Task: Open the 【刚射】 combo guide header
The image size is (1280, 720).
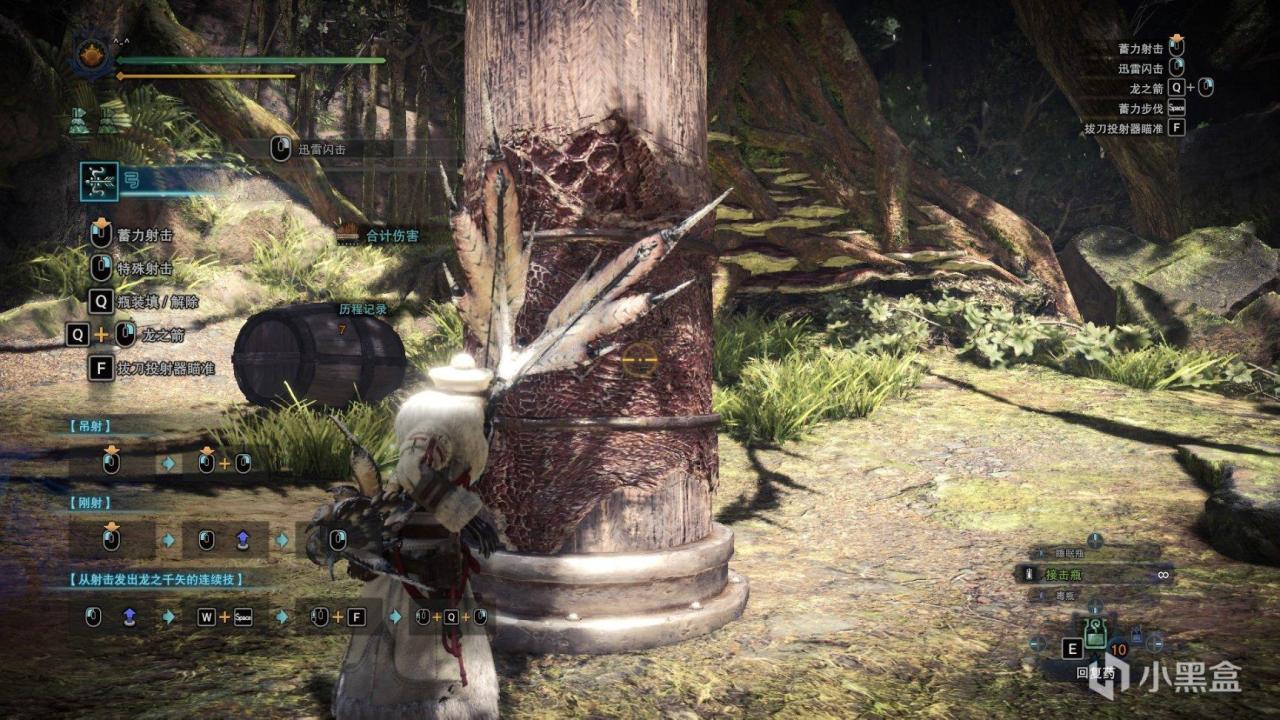Action: click(91, 502)
